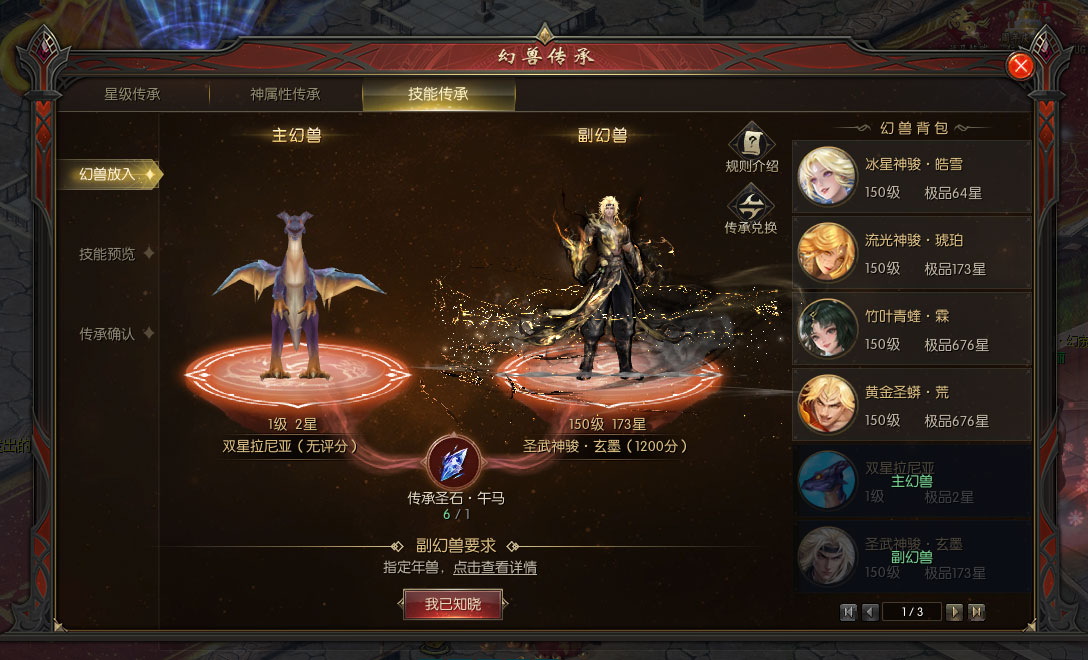This screenshot has height=660, width=1088.
Task: Close the 幻兽传承 window
Action: 1020,66
